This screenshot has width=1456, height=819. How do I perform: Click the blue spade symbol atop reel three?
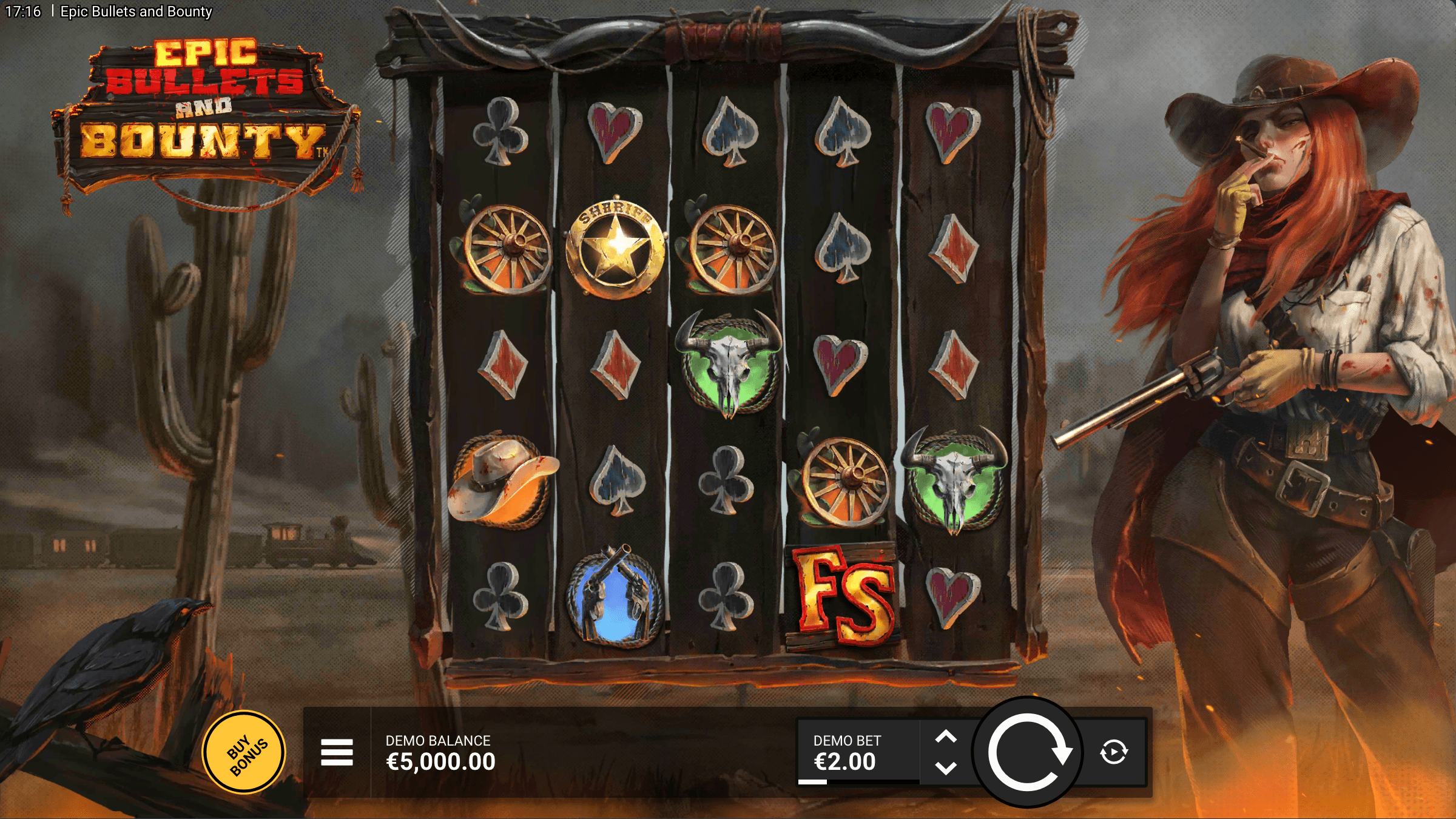[x=730, y=130]
